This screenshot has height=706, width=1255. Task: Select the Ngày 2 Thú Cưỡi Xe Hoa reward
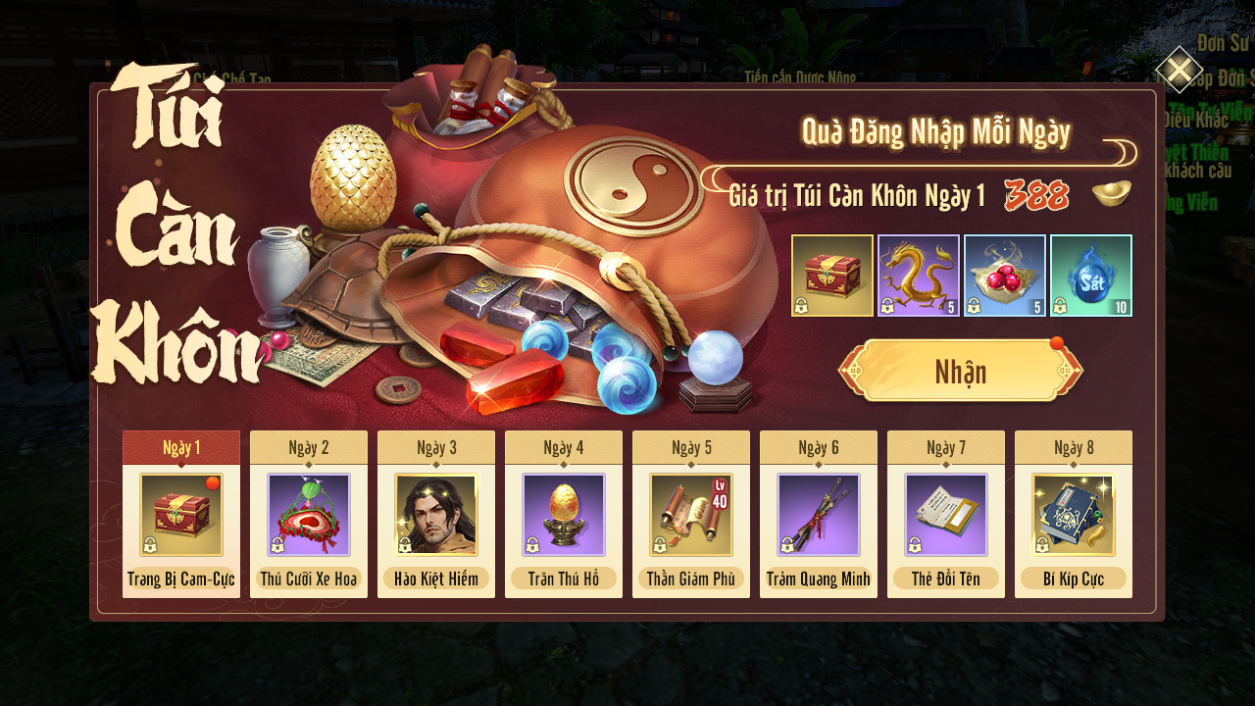pos(308,515)
